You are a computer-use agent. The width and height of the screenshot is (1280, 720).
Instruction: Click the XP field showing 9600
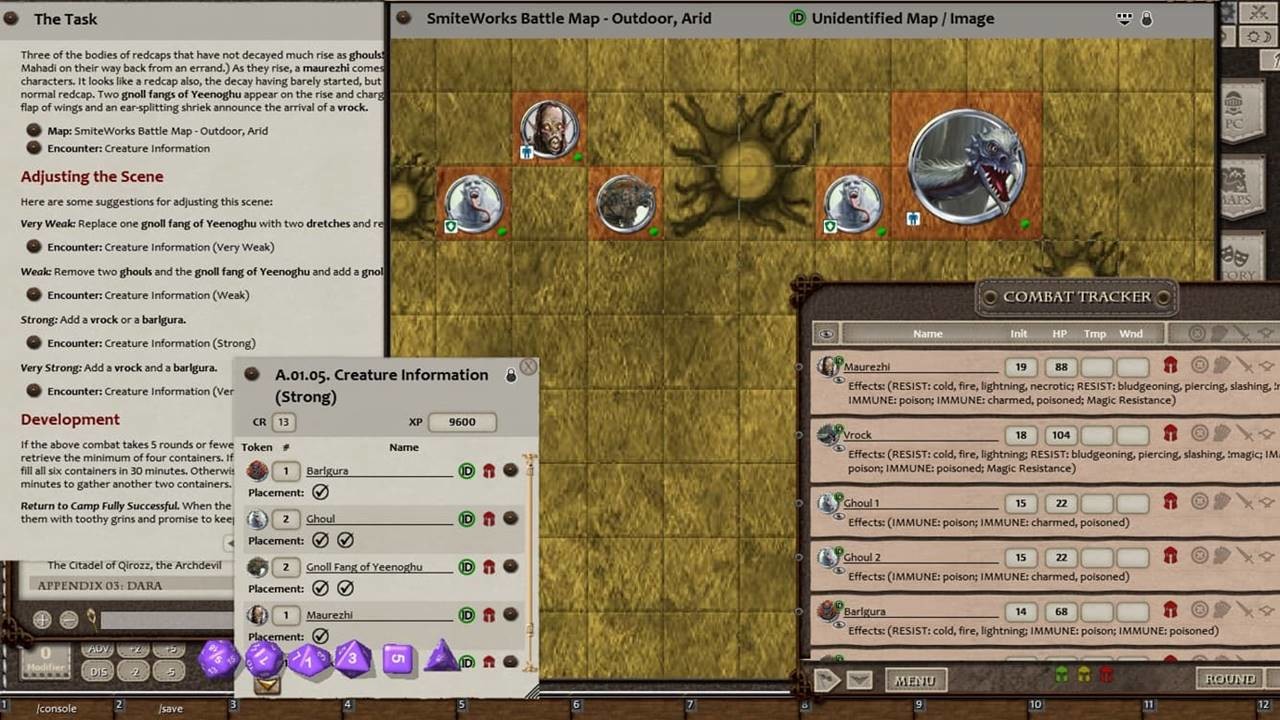click(x=462, y=422)
